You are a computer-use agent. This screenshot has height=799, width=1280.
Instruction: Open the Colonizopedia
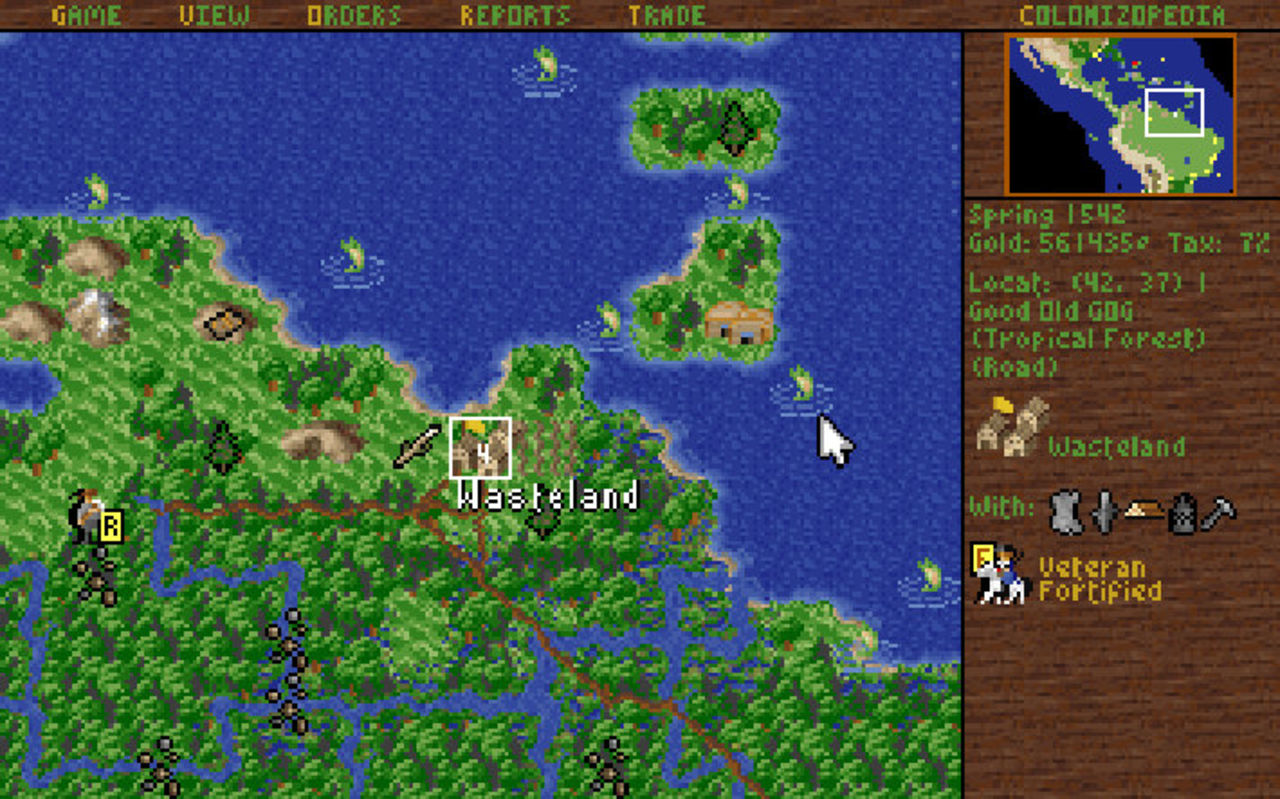1122,15
